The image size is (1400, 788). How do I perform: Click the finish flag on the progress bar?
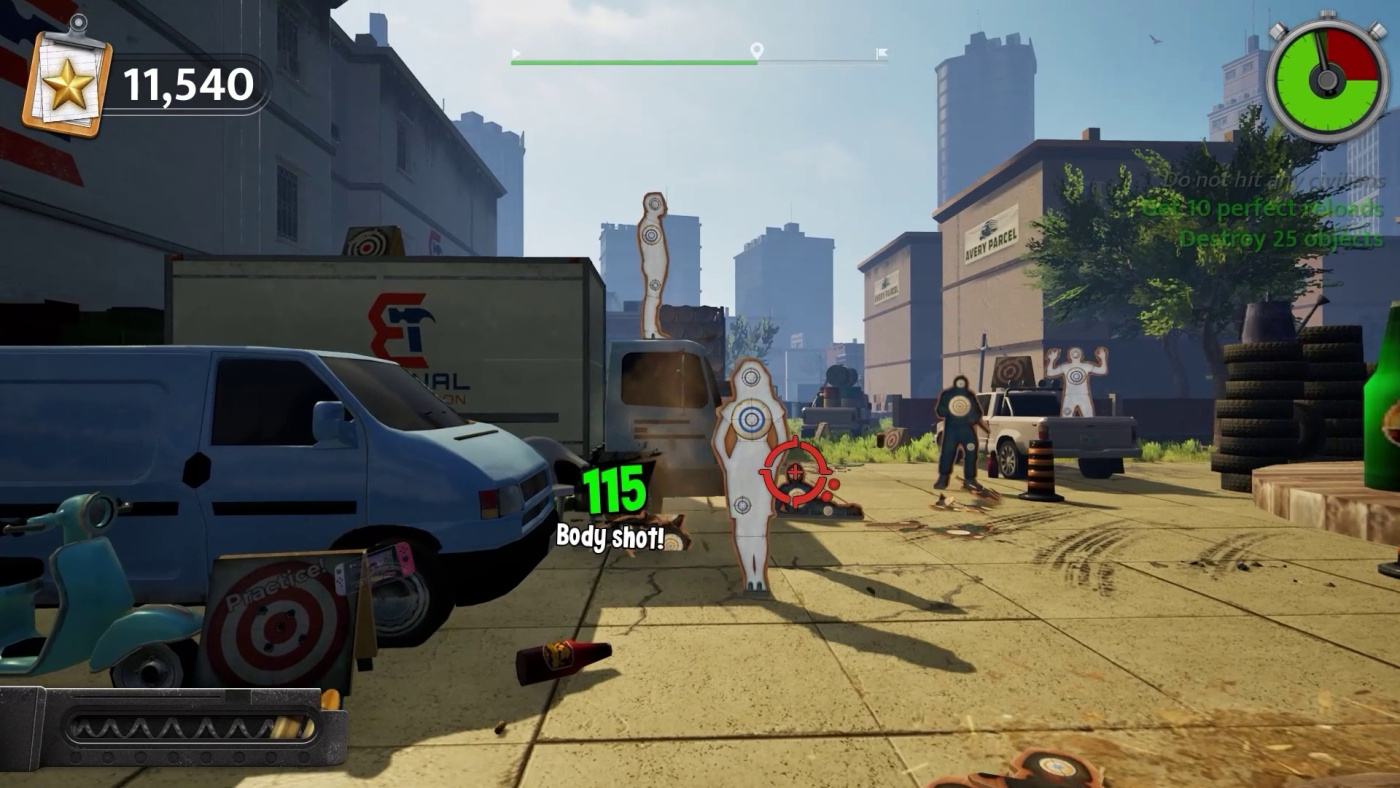881,53
